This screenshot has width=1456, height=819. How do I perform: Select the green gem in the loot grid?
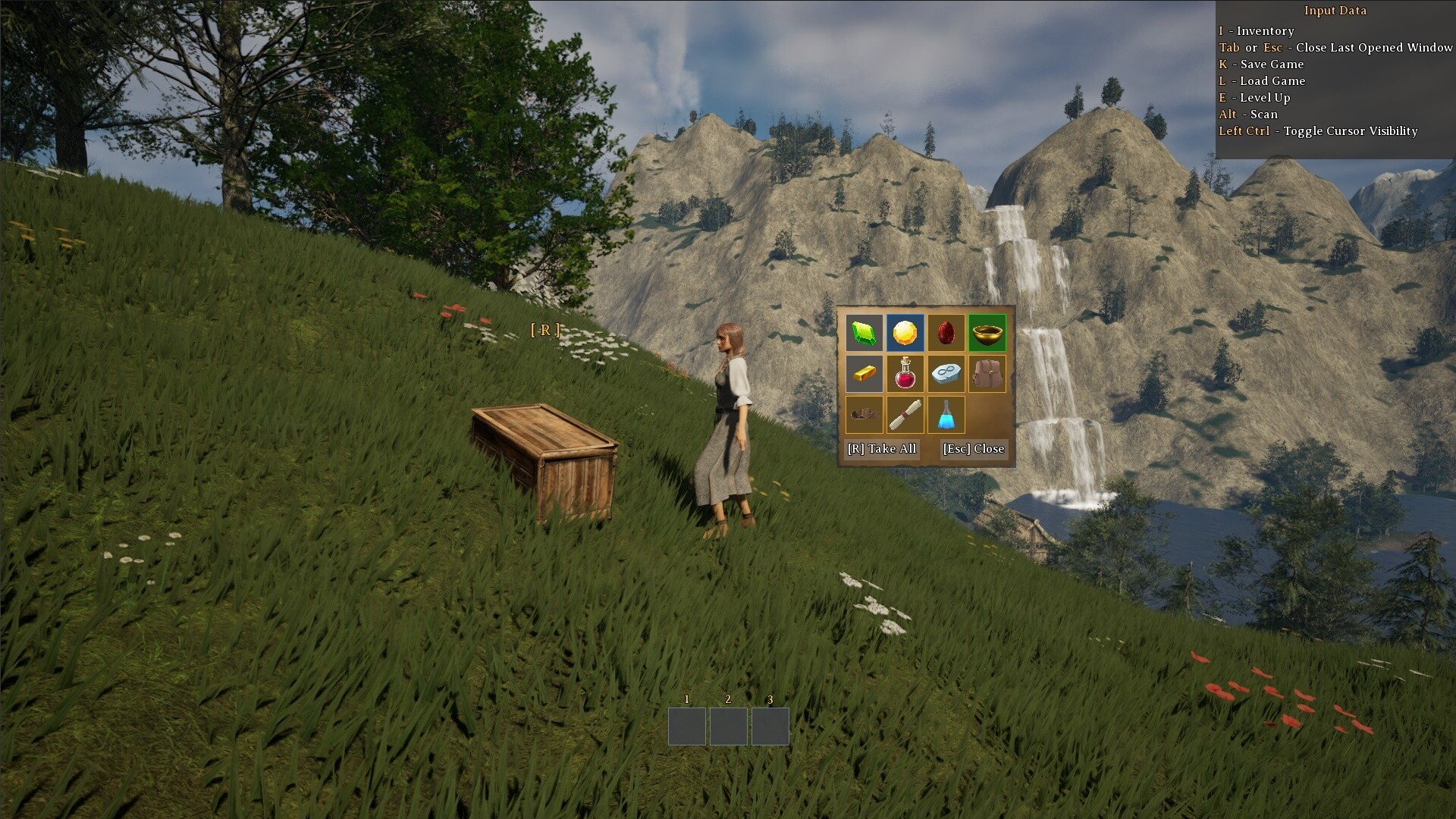[x=864, y=332]
